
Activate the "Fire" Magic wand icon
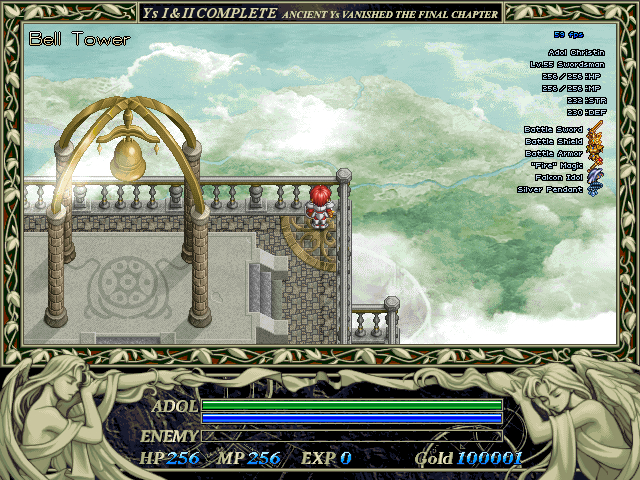594,166
